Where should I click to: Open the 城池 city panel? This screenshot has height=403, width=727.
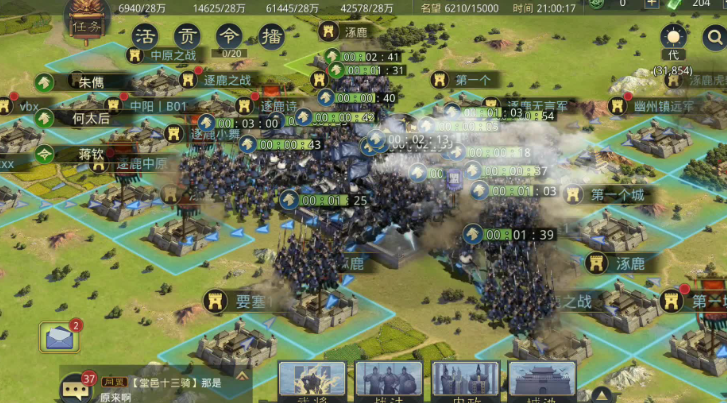[542, 381]
